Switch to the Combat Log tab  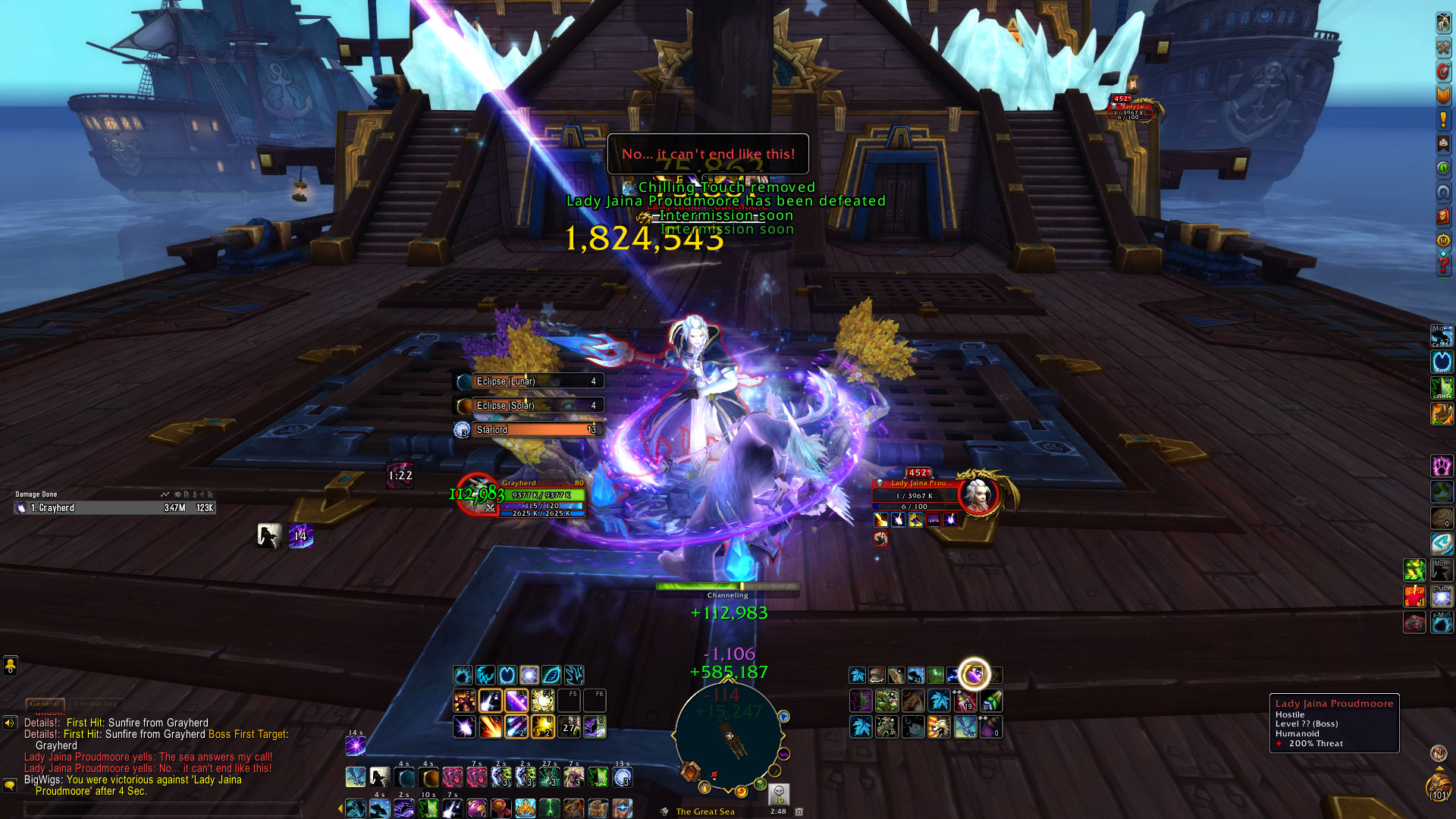coord(96,704)
